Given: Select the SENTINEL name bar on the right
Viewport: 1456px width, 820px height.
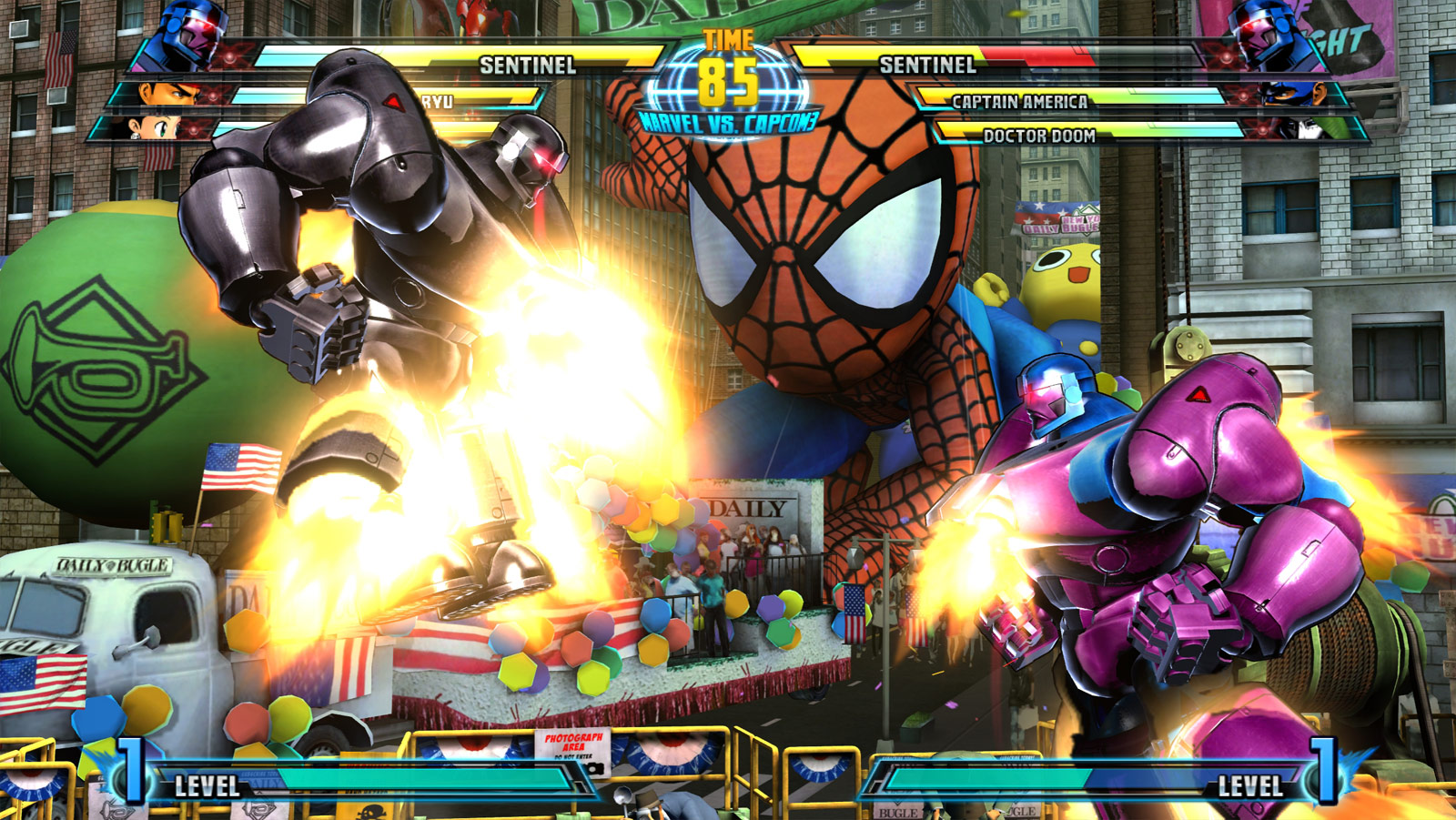Looking at the screenshot, I should pos(928,66).
